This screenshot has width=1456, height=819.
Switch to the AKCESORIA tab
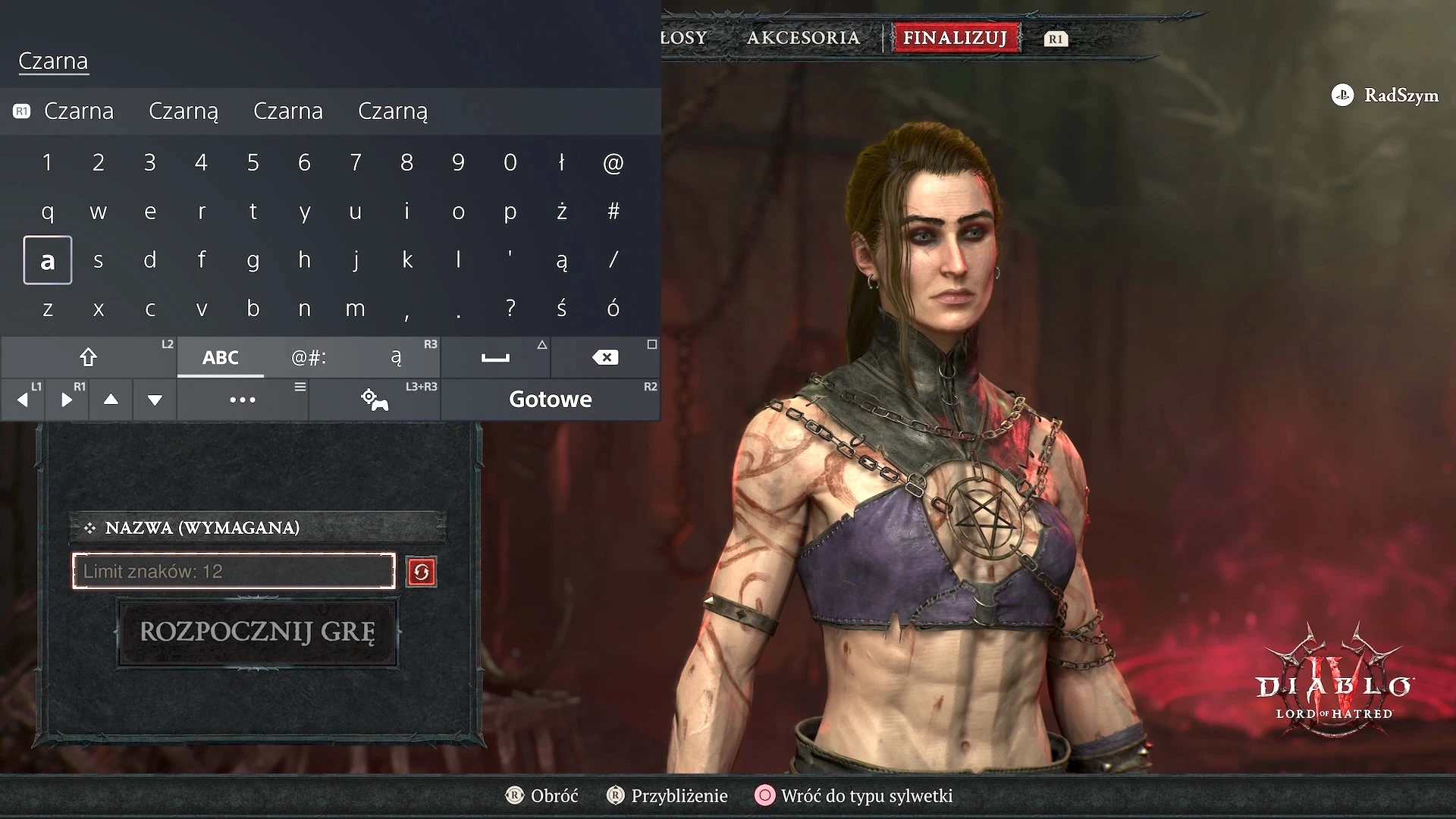pyautogui.click(x=803, y=38)
